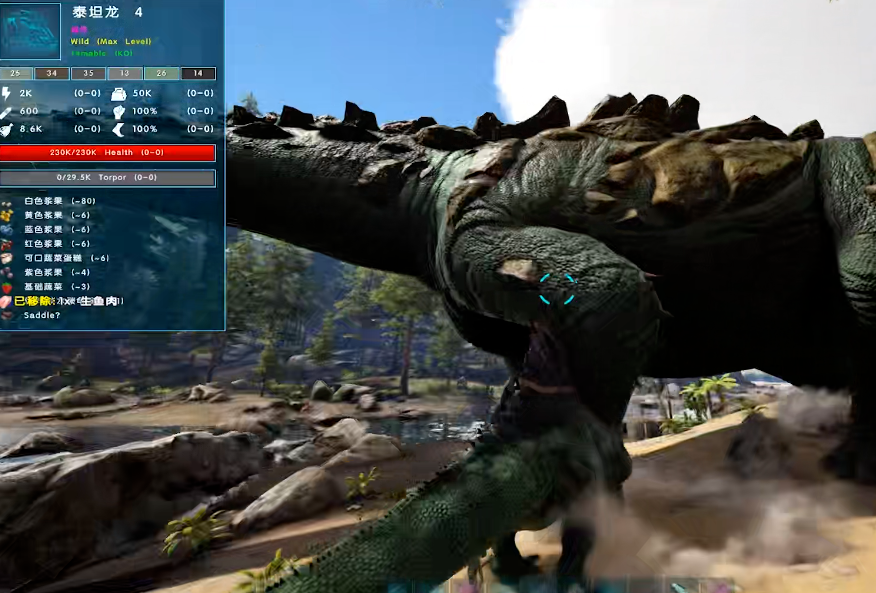This screenshot has height=593, width=876.
Task: Click the Titanosaur portrait thumbnail
Action: tap(31, 31)
